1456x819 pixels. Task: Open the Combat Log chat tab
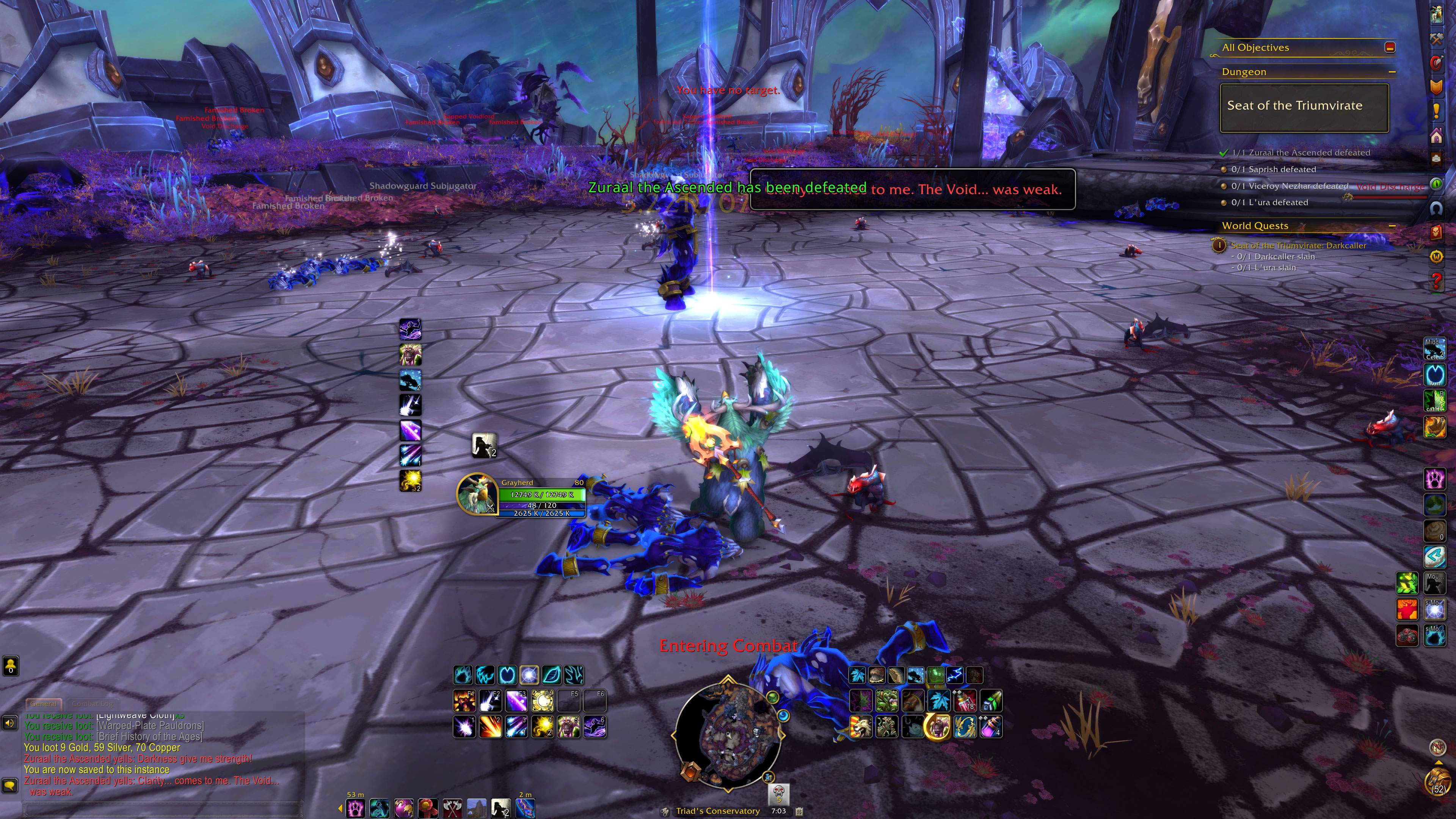pos(92,704)
